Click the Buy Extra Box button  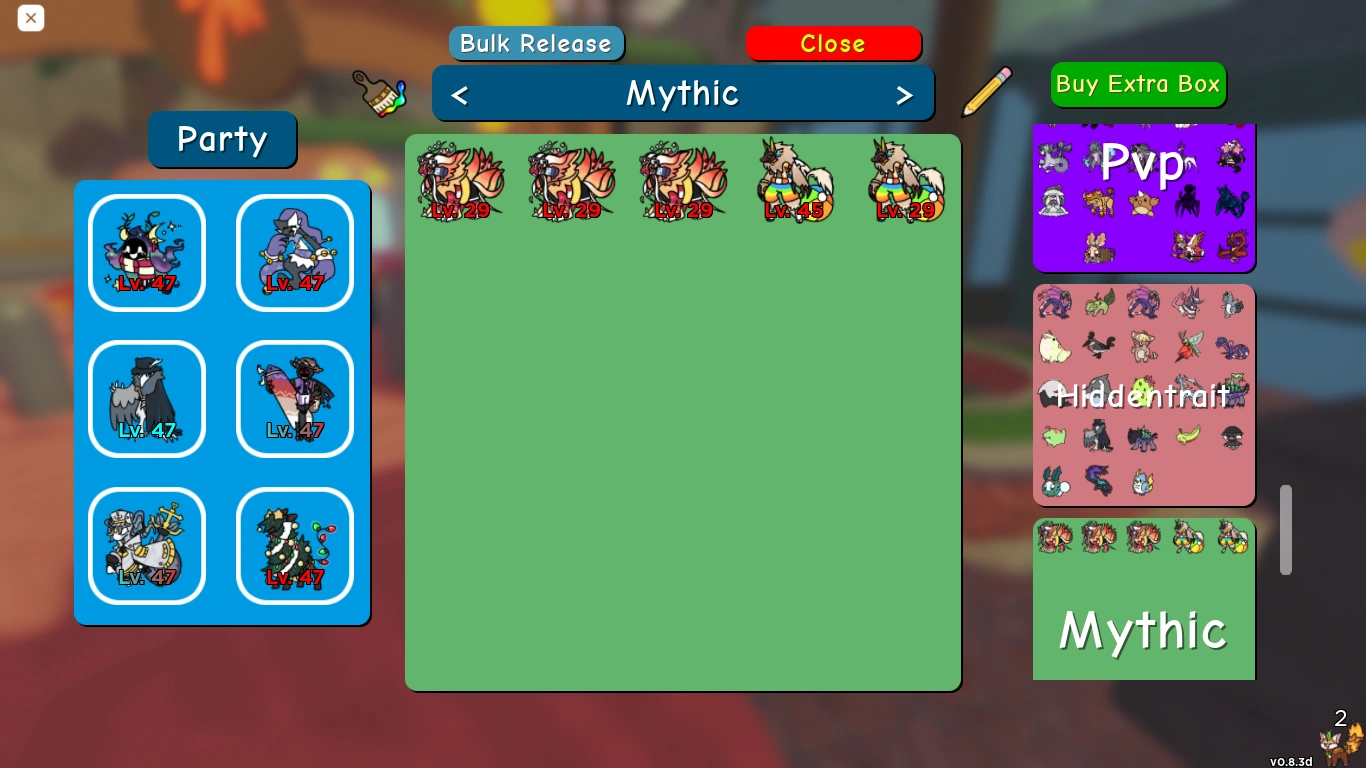(x=1137, y=84)
